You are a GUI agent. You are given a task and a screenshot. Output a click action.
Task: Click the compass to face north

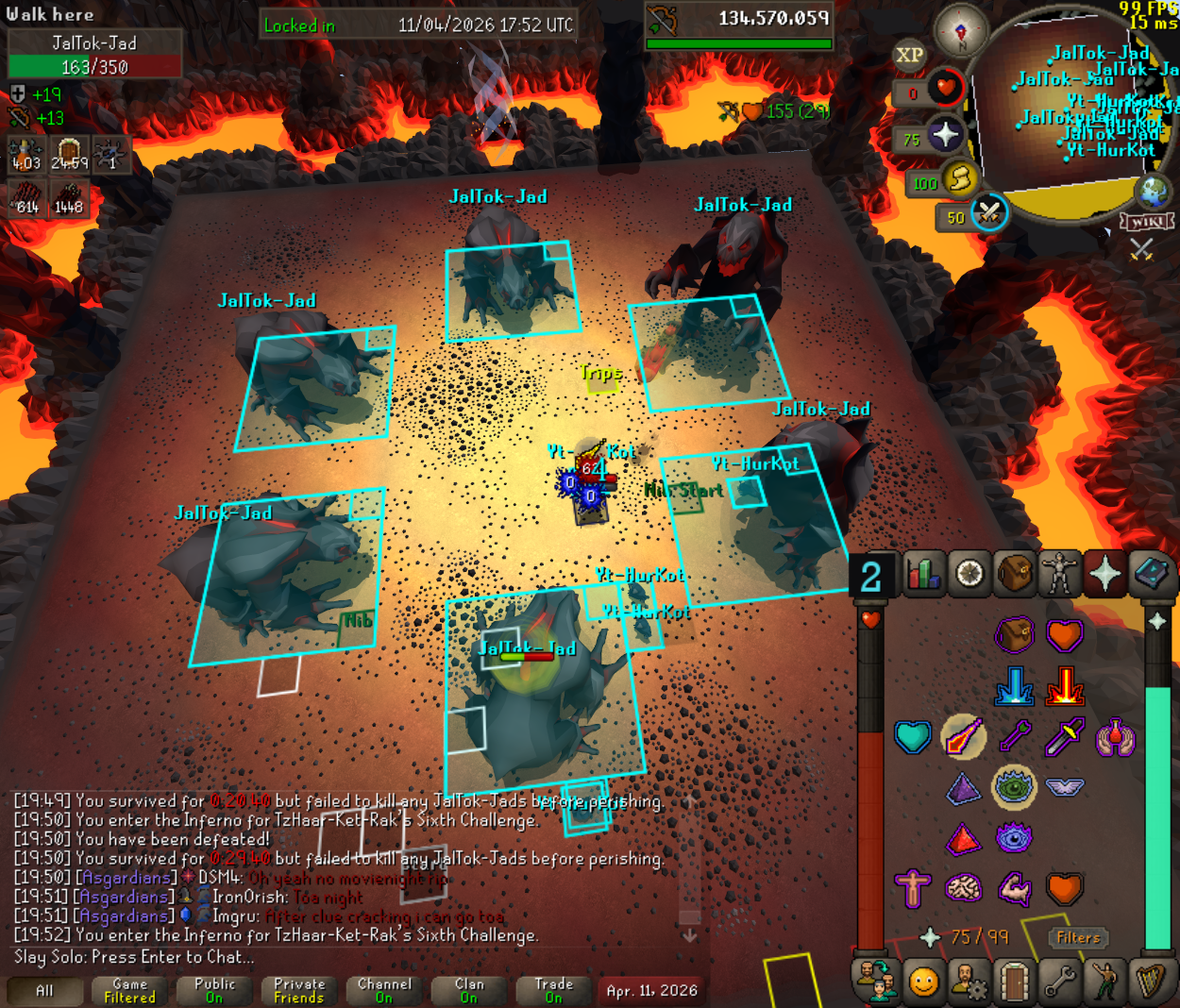962,31
